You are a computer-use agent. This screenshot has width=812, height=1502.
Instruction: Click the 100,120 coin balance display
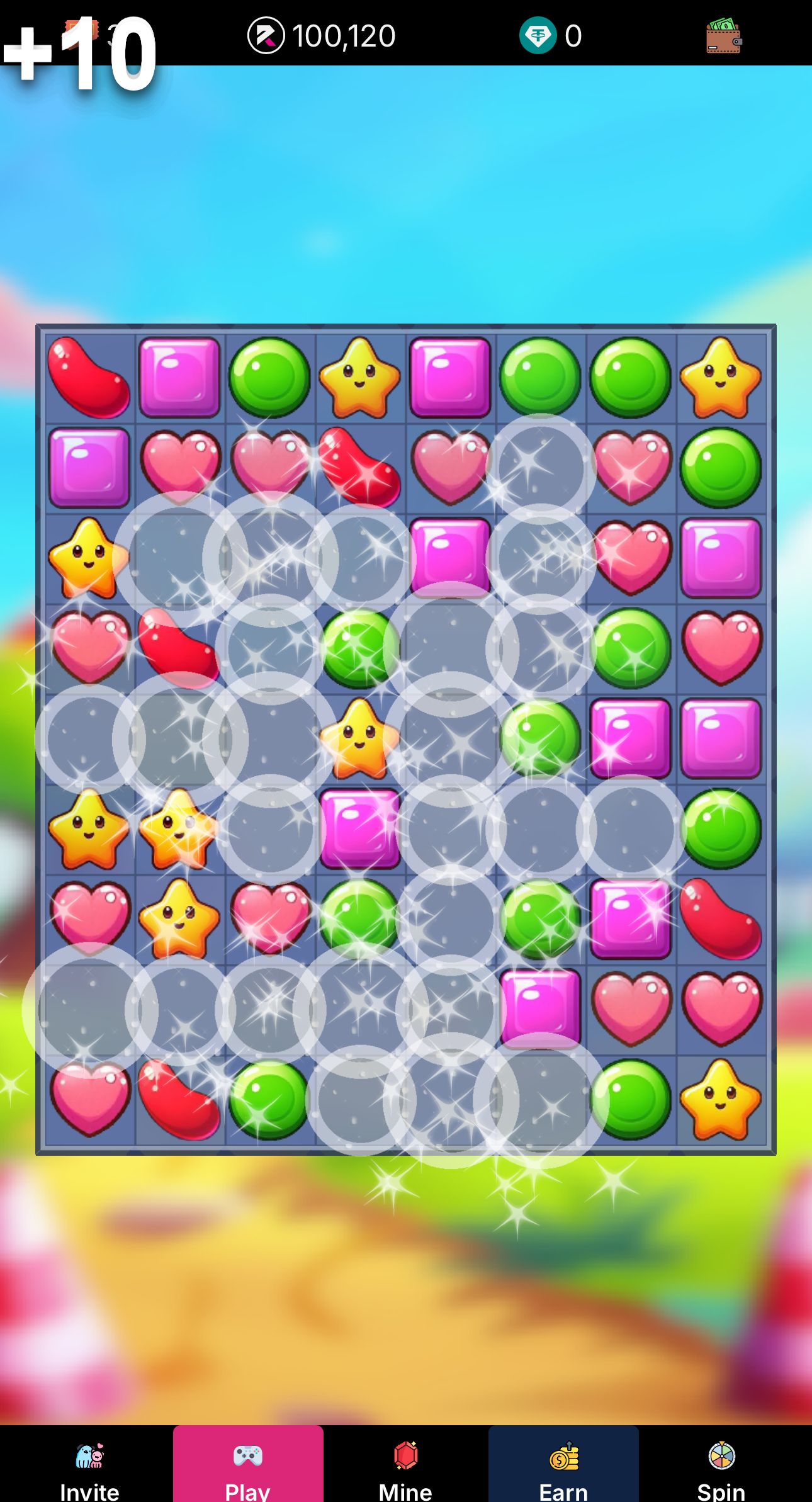coord(343,36)
